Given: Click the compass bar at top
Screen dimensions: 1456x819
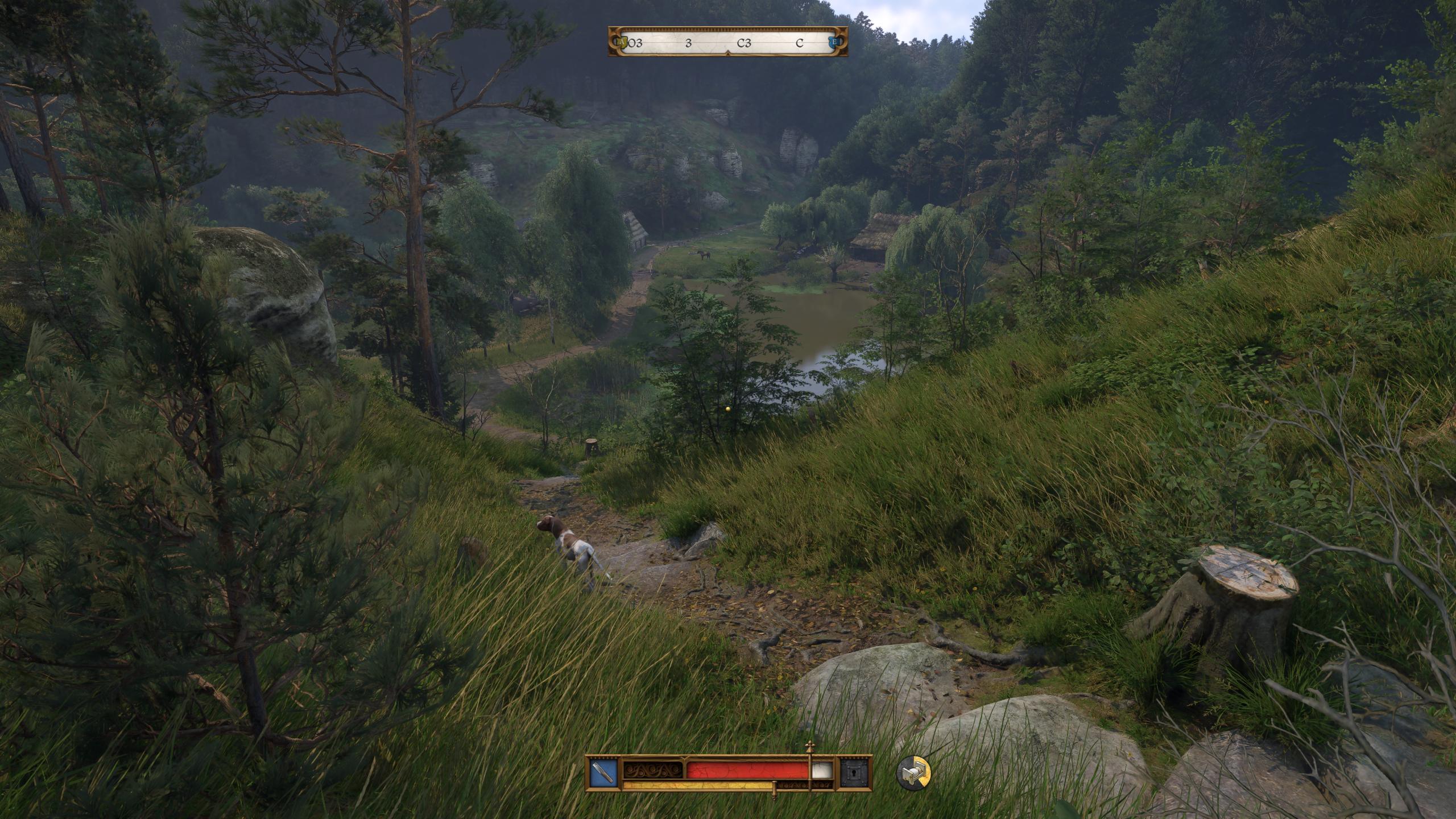Looking at the screenshot, I should coord(728,42).
